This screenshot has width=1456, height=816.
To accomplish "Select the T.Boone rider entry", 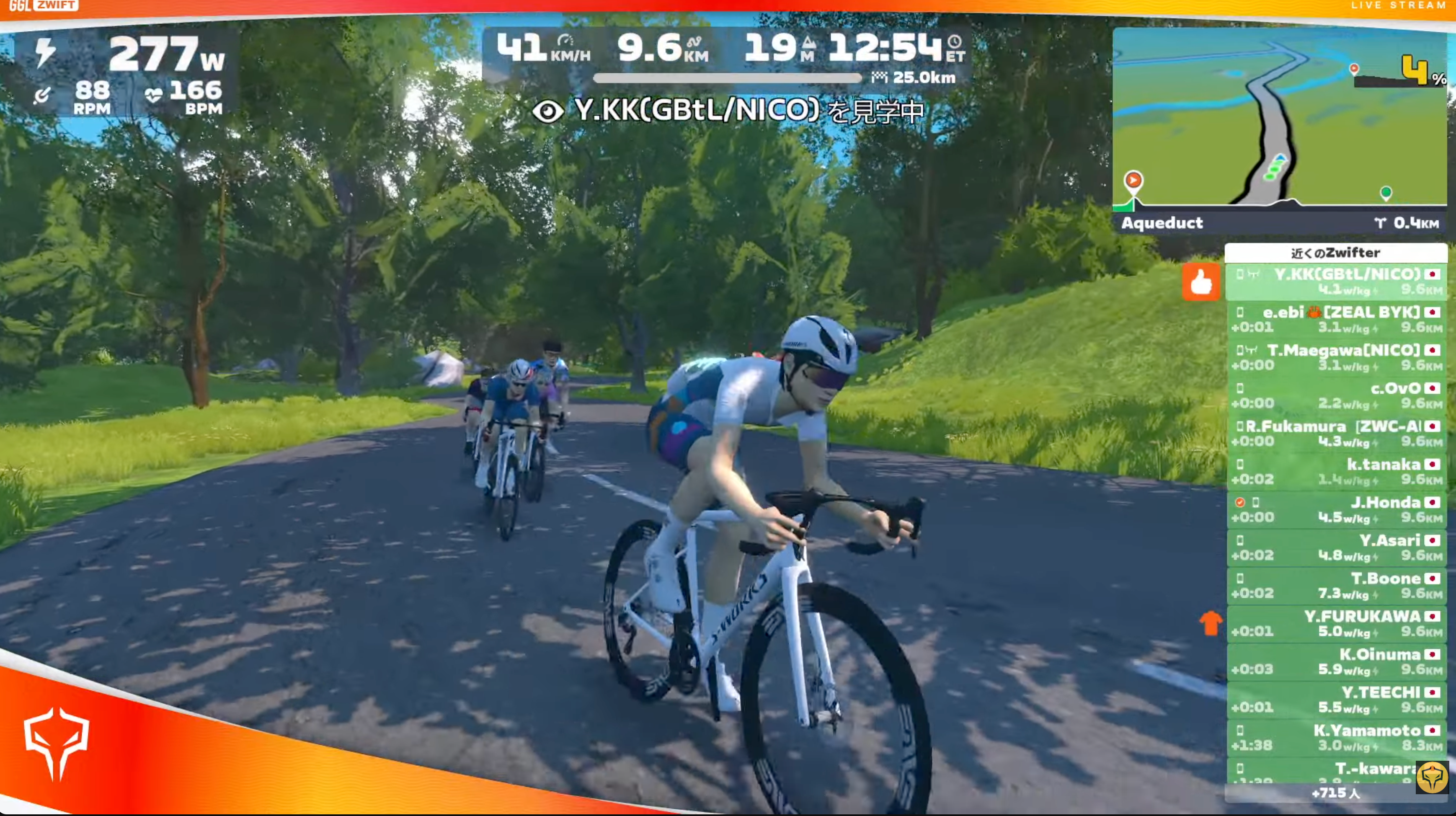I will 1336,586.
